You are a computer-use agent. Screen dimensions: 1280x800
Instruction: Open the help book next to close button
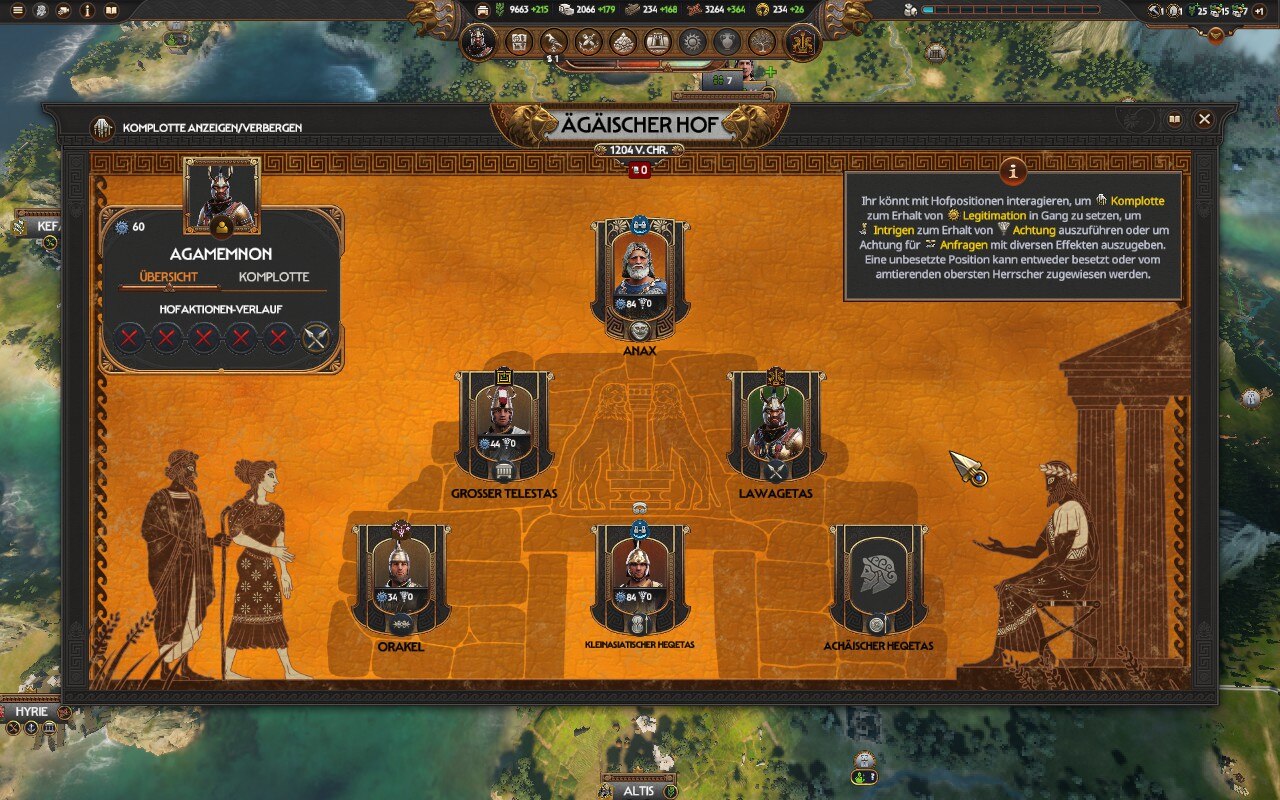(1174, 119)
